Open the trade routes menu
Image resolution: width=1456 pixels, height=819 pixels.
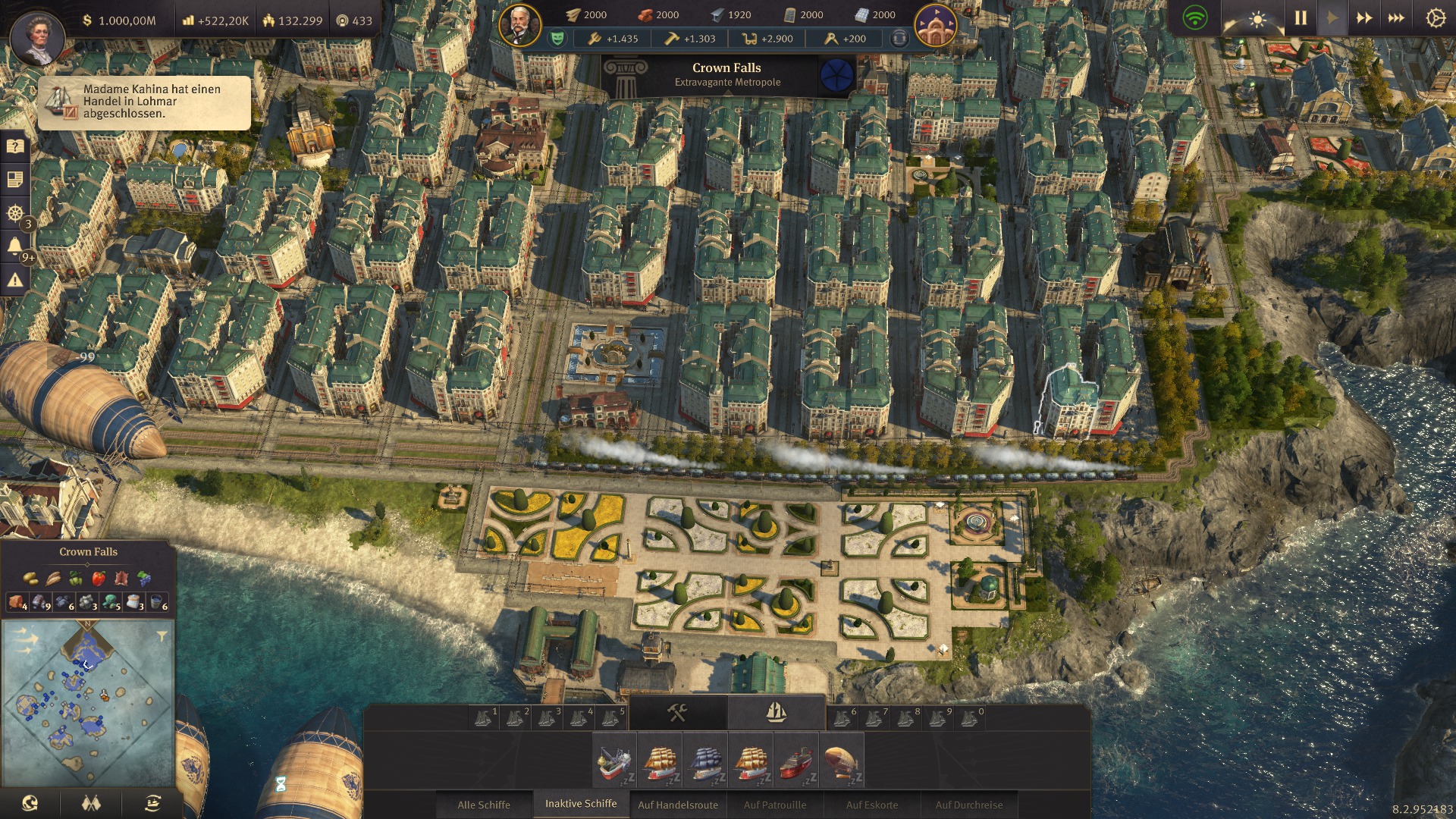pos(152,803)
